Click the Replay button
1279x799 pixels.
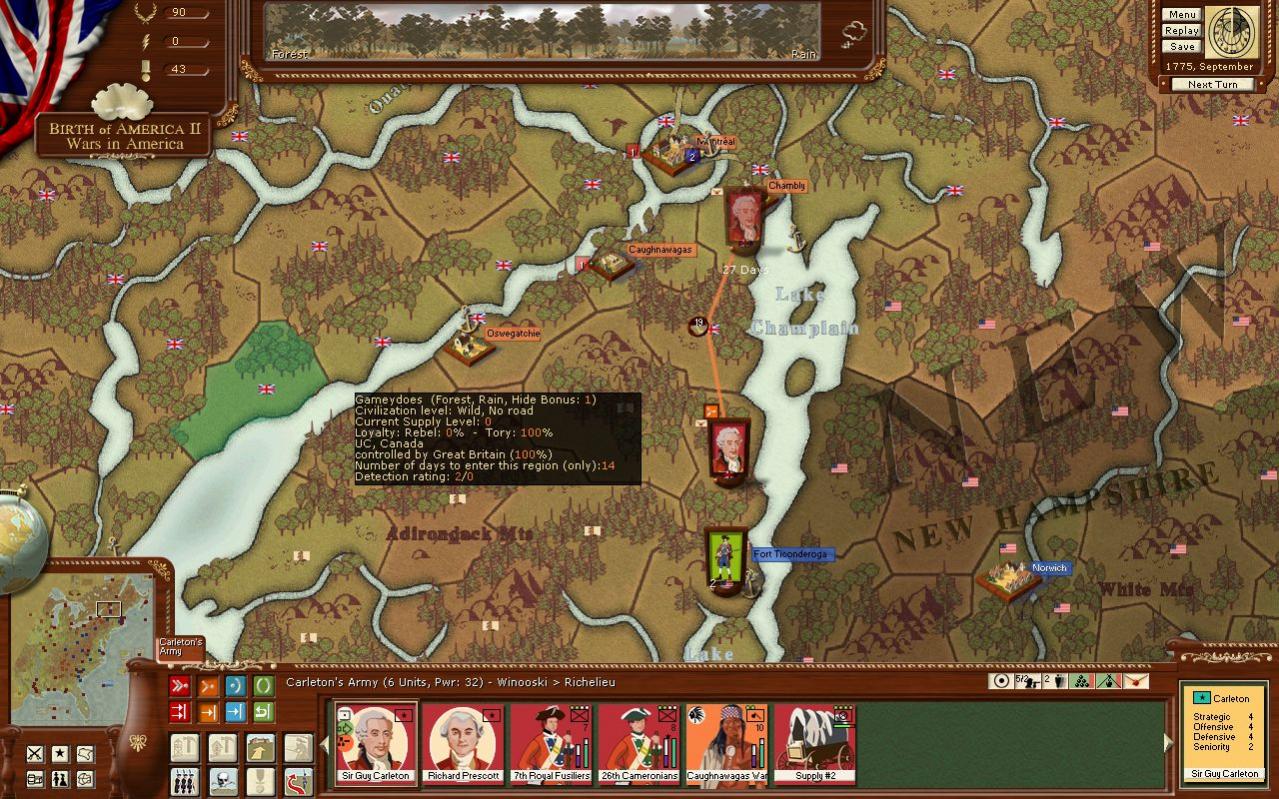click(1181, 31)
